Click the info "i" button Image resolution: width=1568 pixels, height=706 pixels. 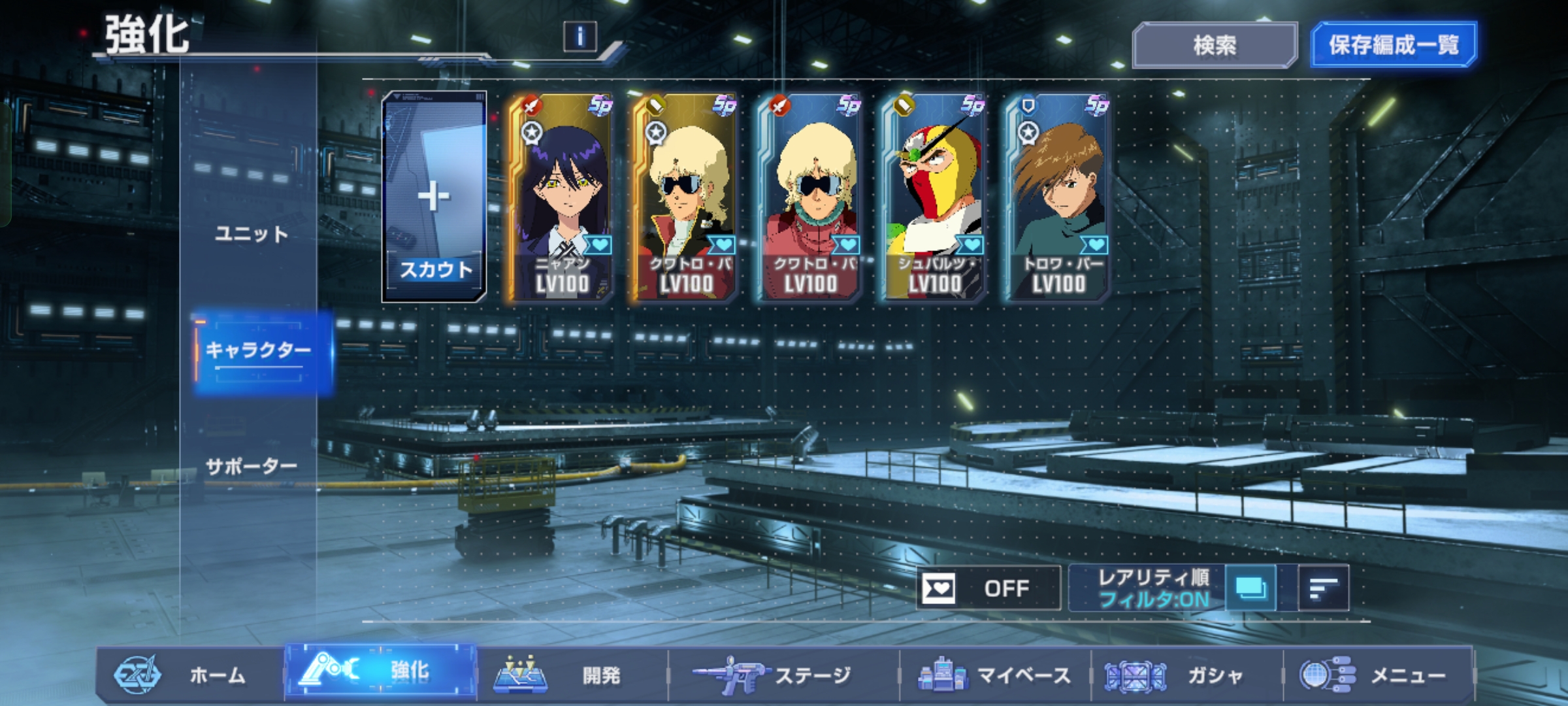pyautogui.click(x=580, y=37)
